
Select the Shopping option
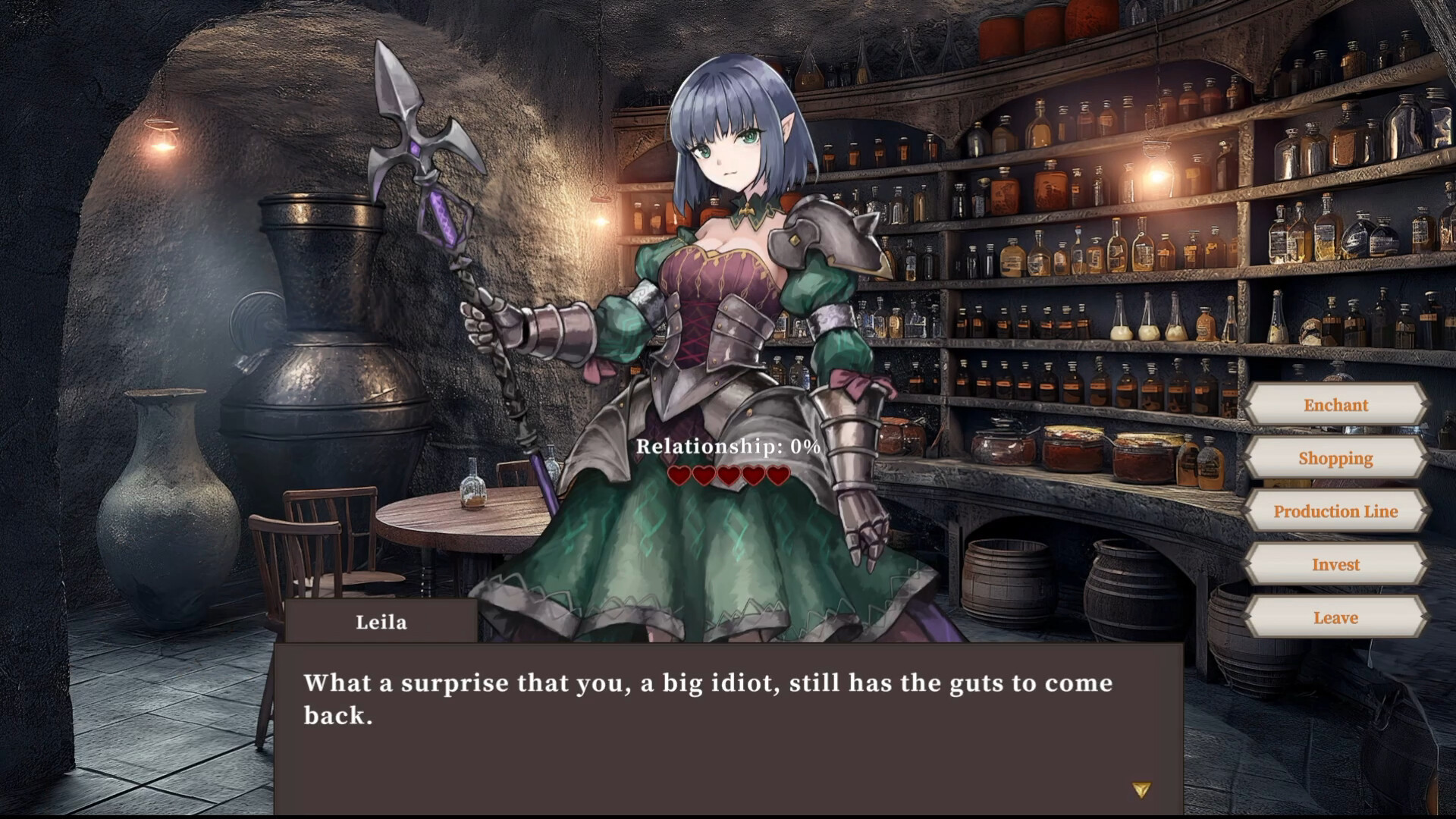pyautogui.click(x=1335, y=458)
